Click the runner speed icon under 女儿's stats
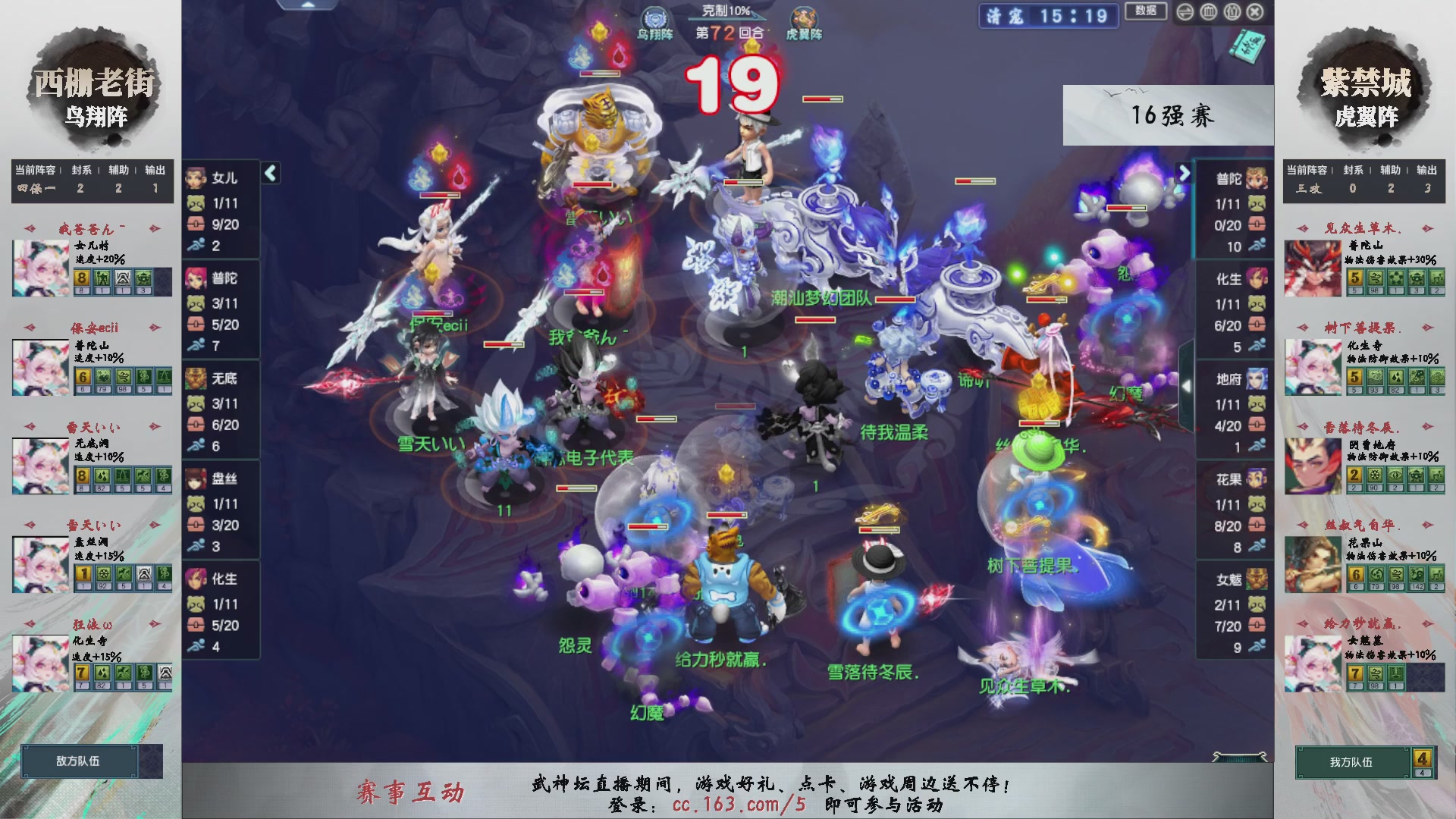The width and height of the screenshot is (1456, 819). click(196, 246)
